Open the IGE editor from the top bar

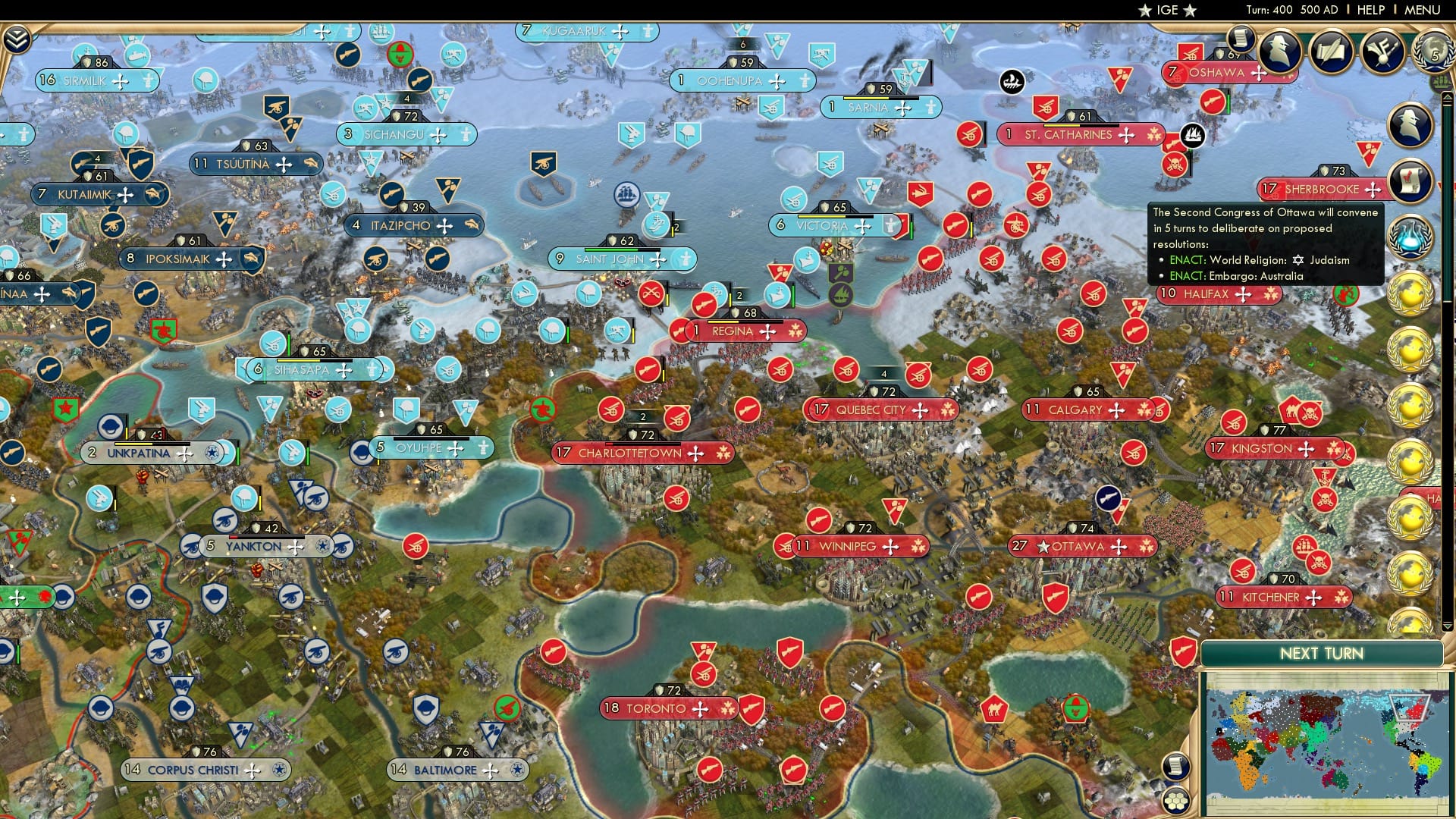(x=1166, y=10)
